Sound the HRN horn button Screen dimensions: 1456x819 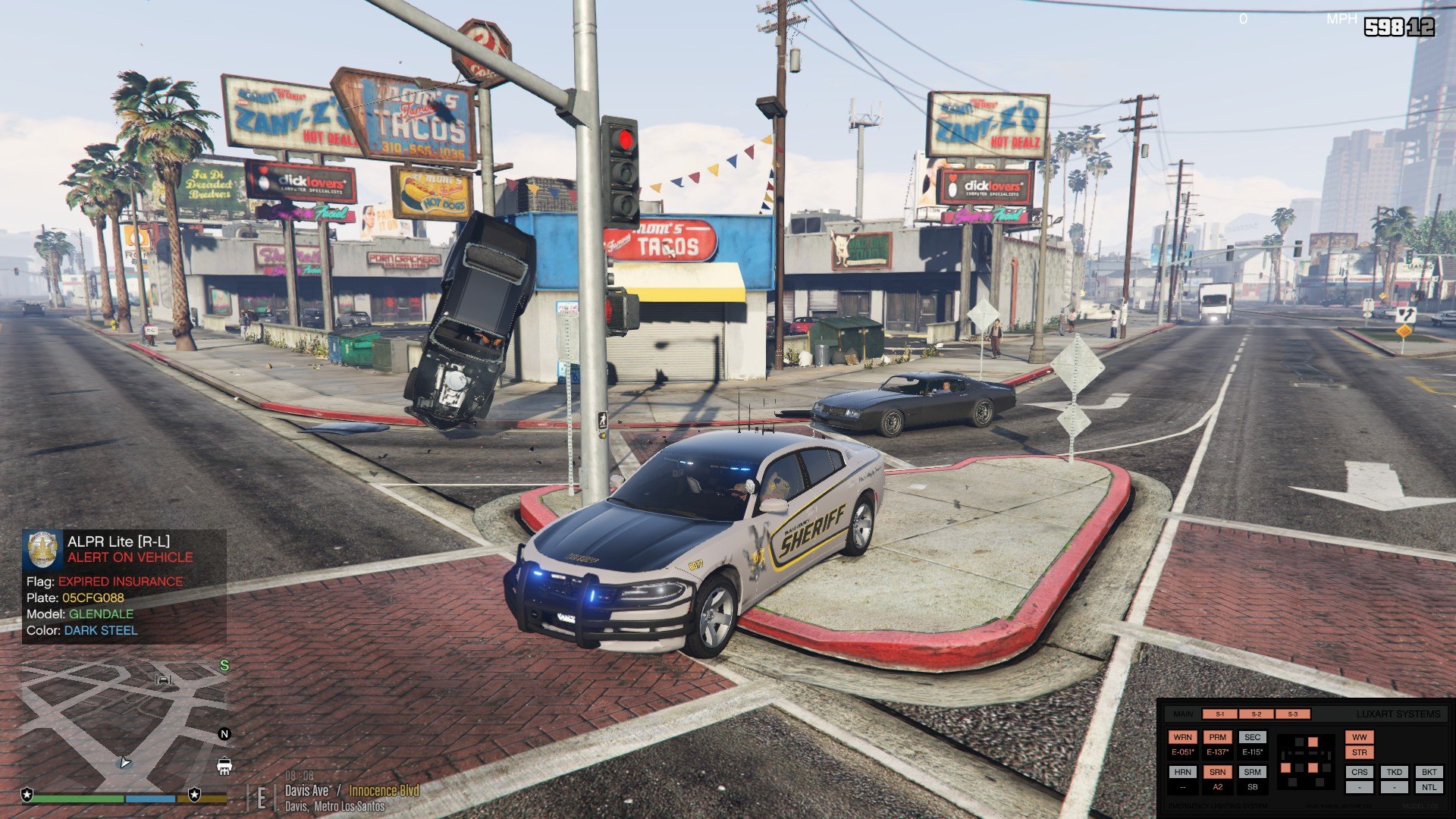pos(1182,772)
